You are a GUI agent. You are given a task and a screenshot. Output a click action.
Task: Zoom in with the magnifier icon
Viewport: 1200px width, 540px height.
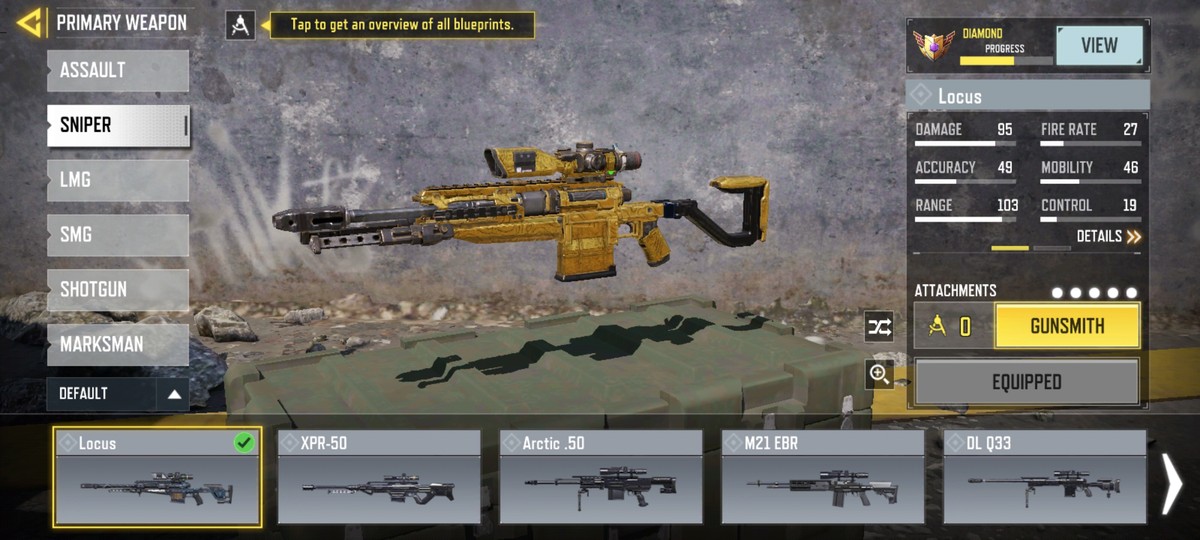point(879,374)
